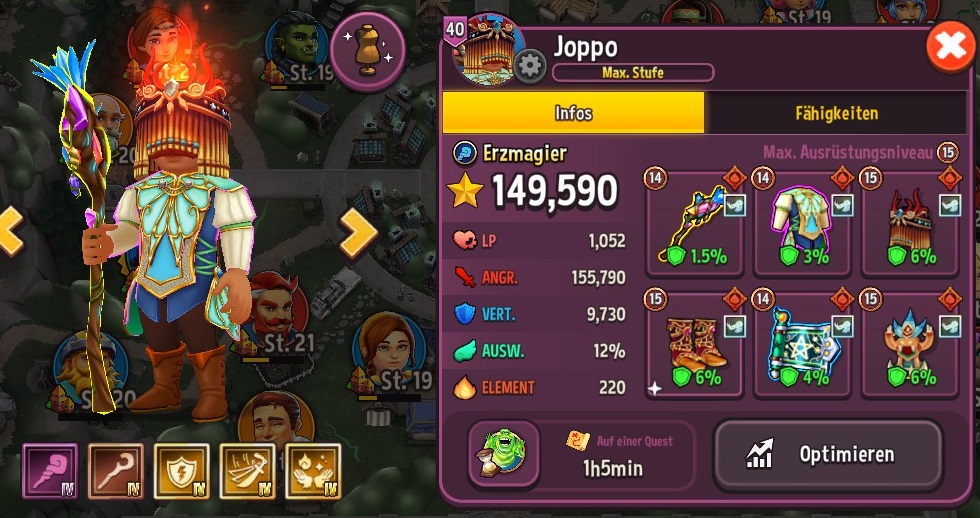Go to previous hero with left arrow
980x518 pixels.
[10, 232]
